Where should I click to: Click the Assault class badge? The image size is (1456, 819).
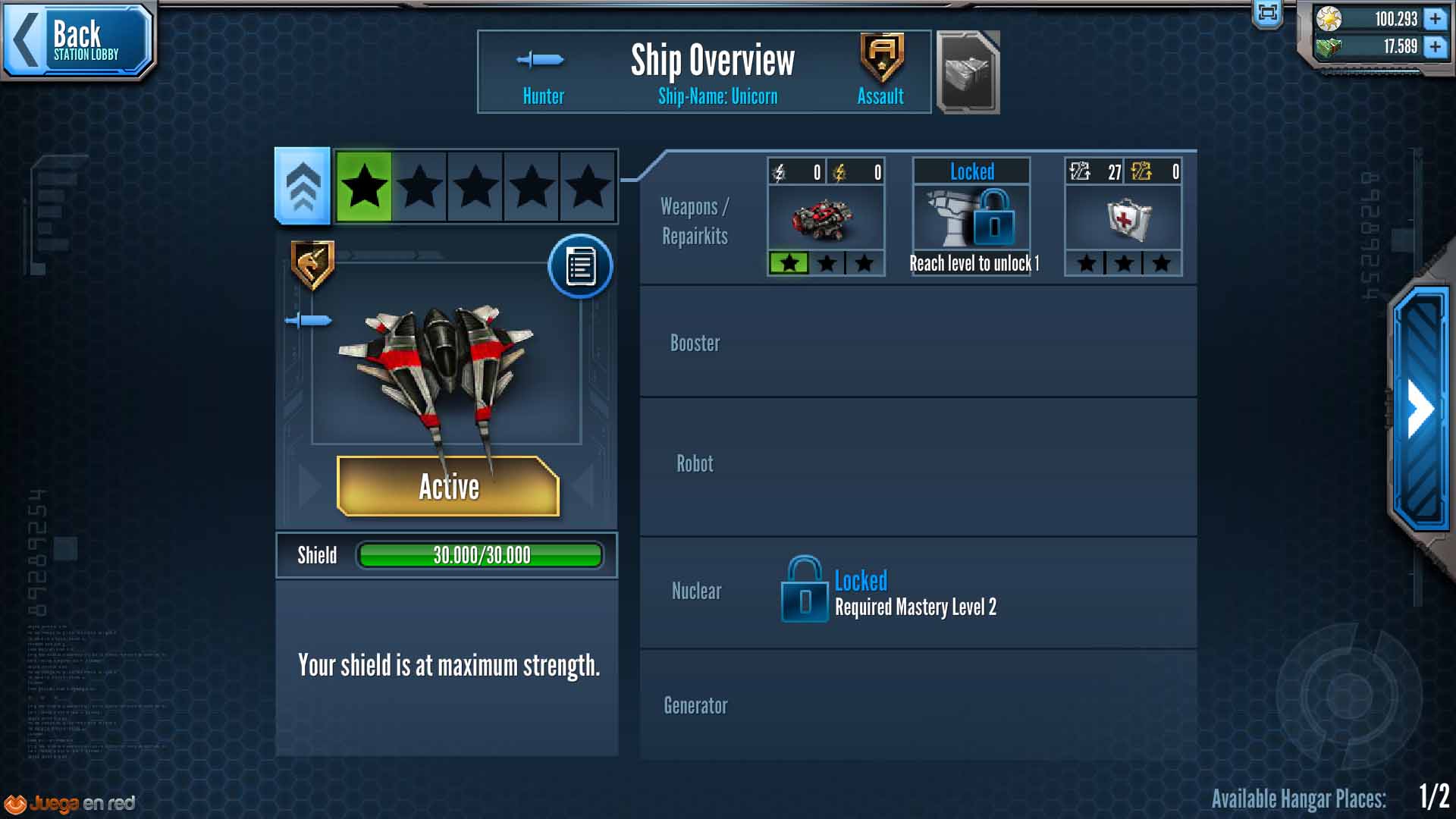pos(881,58)
